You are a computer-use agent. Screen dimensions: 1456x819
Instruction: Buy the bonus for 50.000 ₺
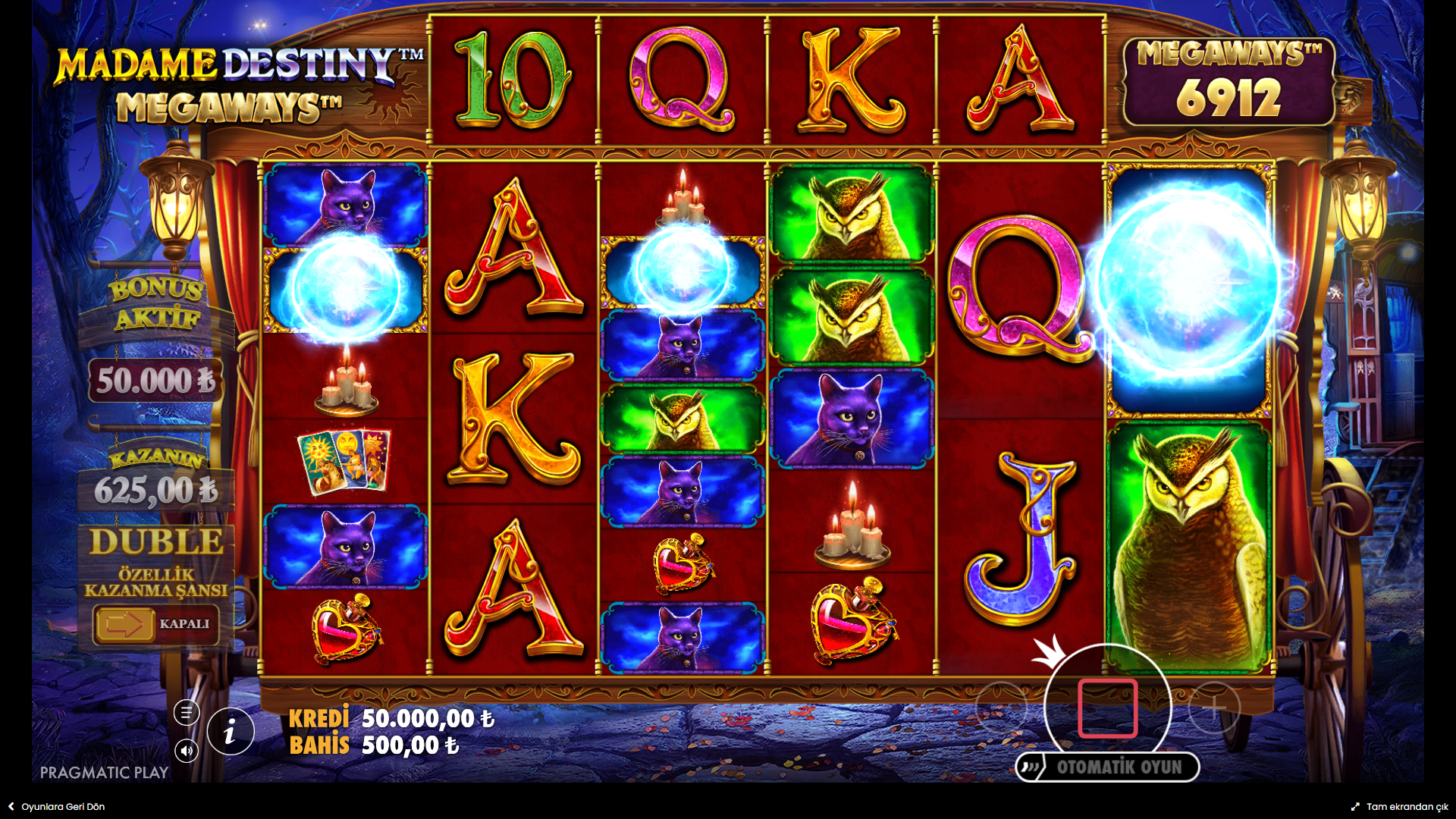[x=155, y=380]
